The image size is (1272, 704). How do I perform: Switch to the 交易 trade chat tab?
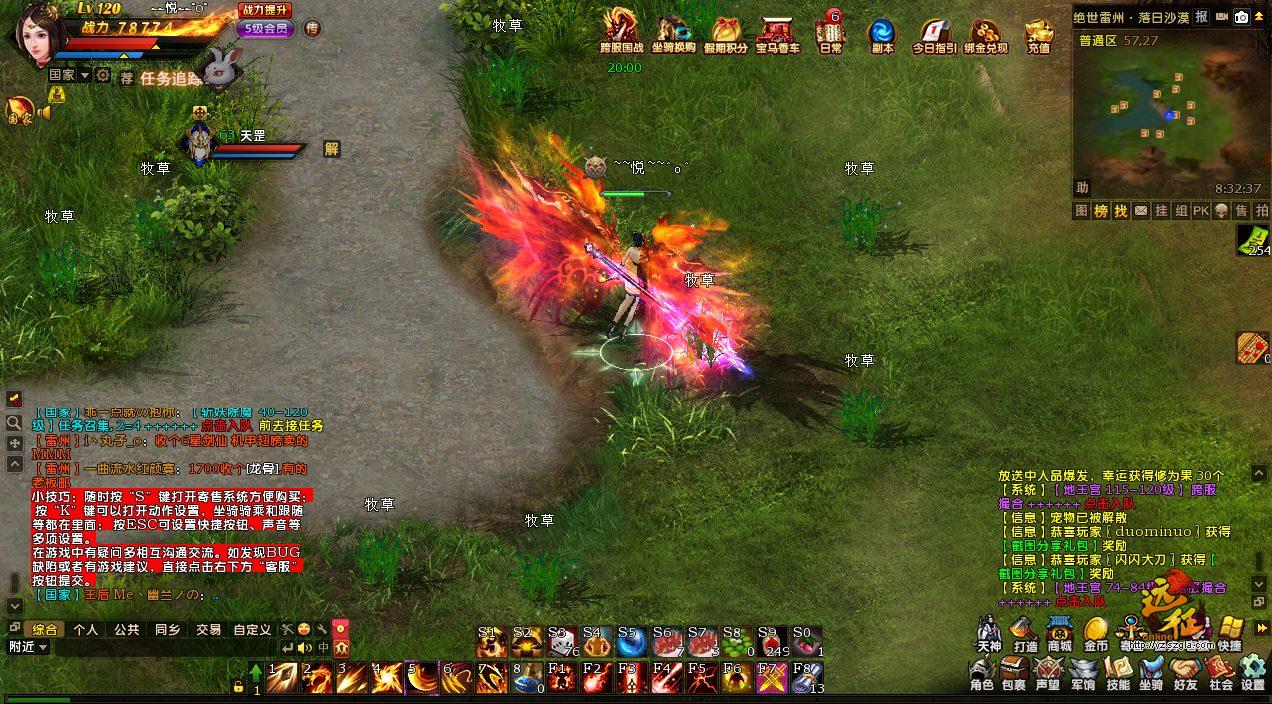pos(208,630)
